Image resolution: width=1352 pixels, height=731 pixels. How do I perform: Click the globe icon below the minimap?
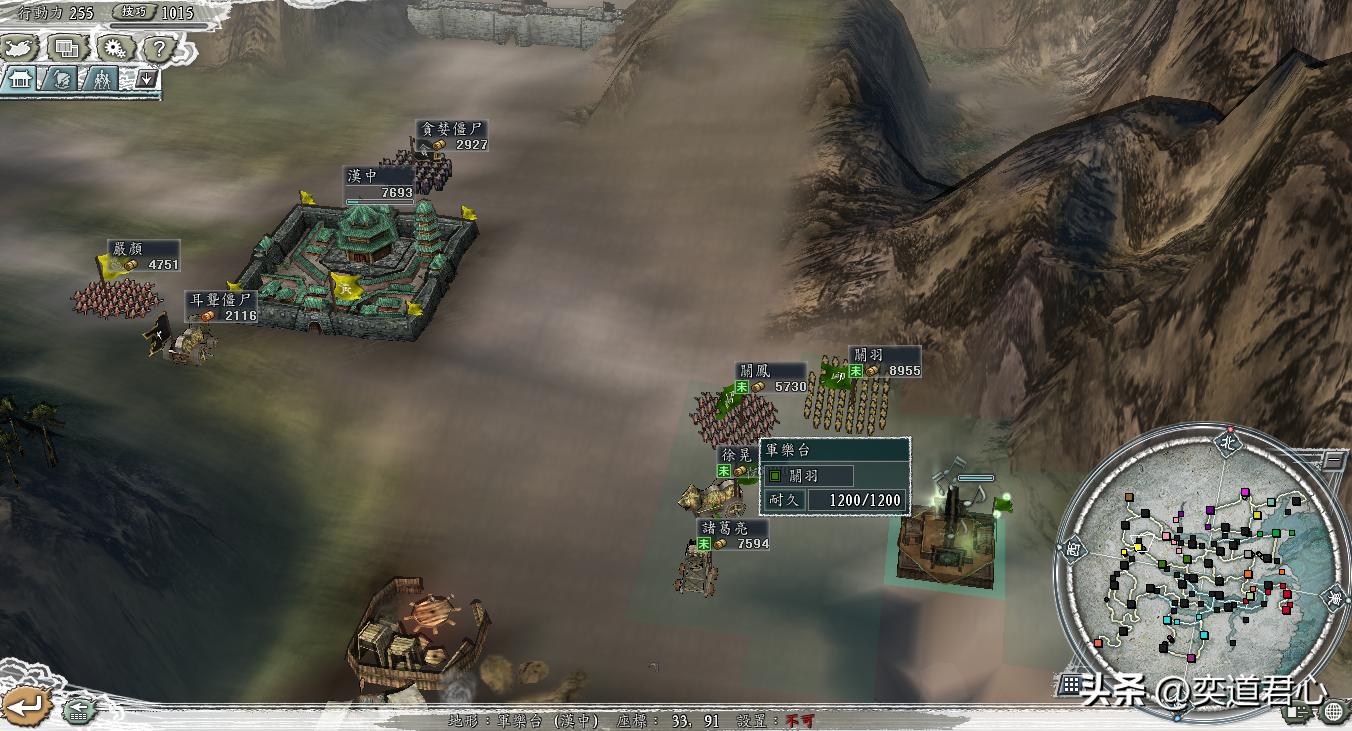coord(1332,711)
